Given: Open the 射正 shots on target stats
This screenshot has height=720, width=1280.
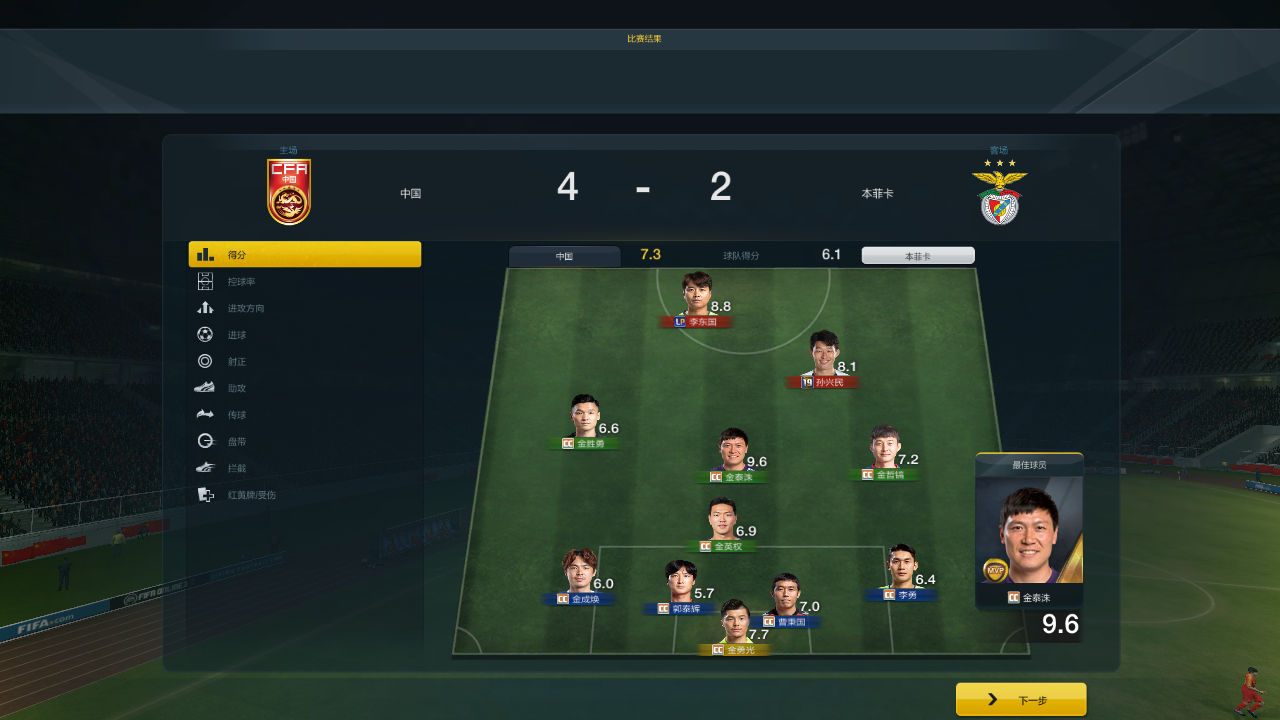Looking at the screenshot, I should [x=304, y=361].
